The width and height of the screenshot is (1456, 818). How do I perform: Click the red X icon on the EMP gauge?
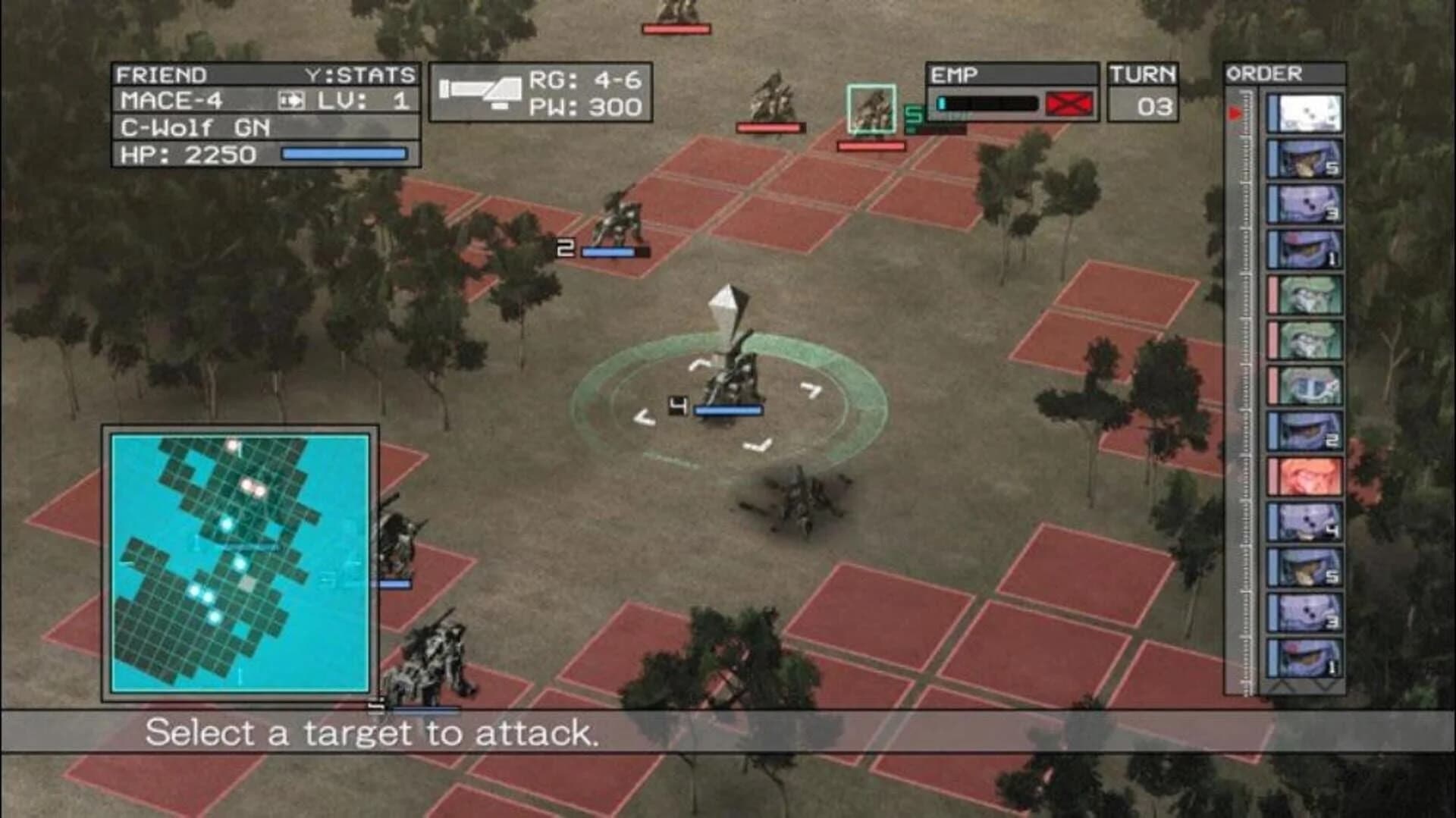click(1068, 103)
